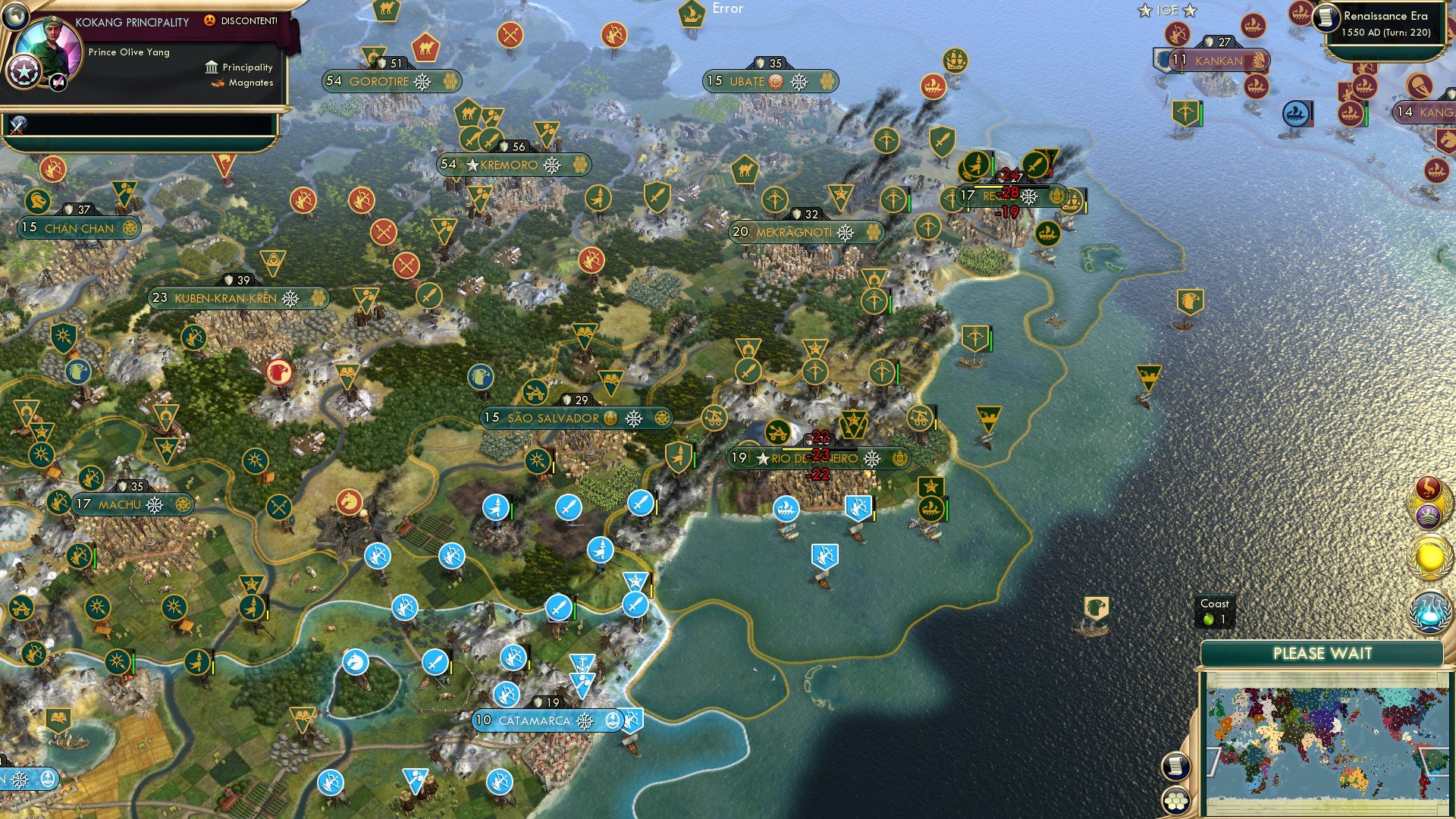Click the green health bar of the trireme near Kangaba
Viewport: 1456px width, 819px height.
[x=1367, y=115]
